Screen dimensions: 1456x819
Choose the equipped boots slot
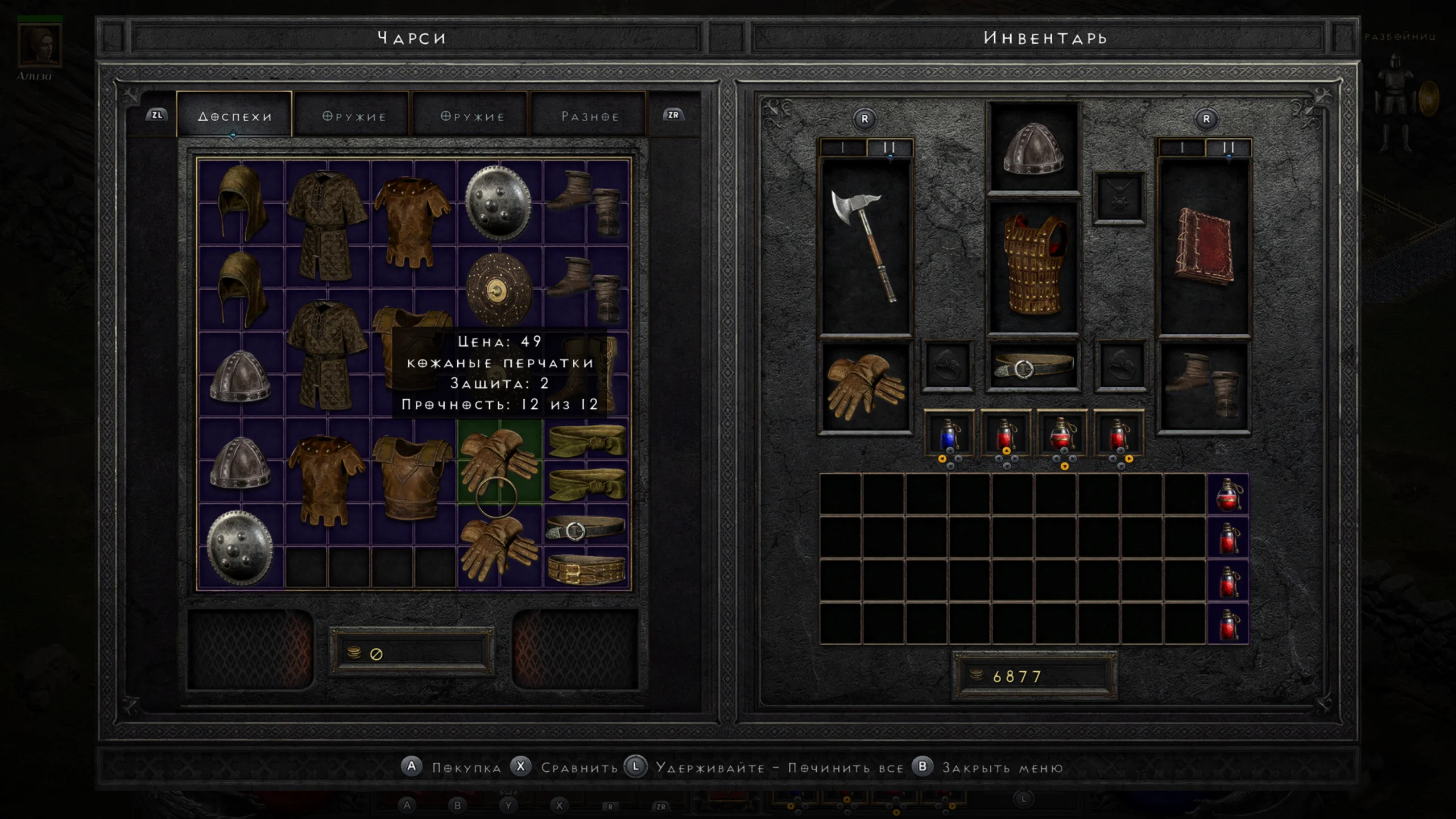1203,387
